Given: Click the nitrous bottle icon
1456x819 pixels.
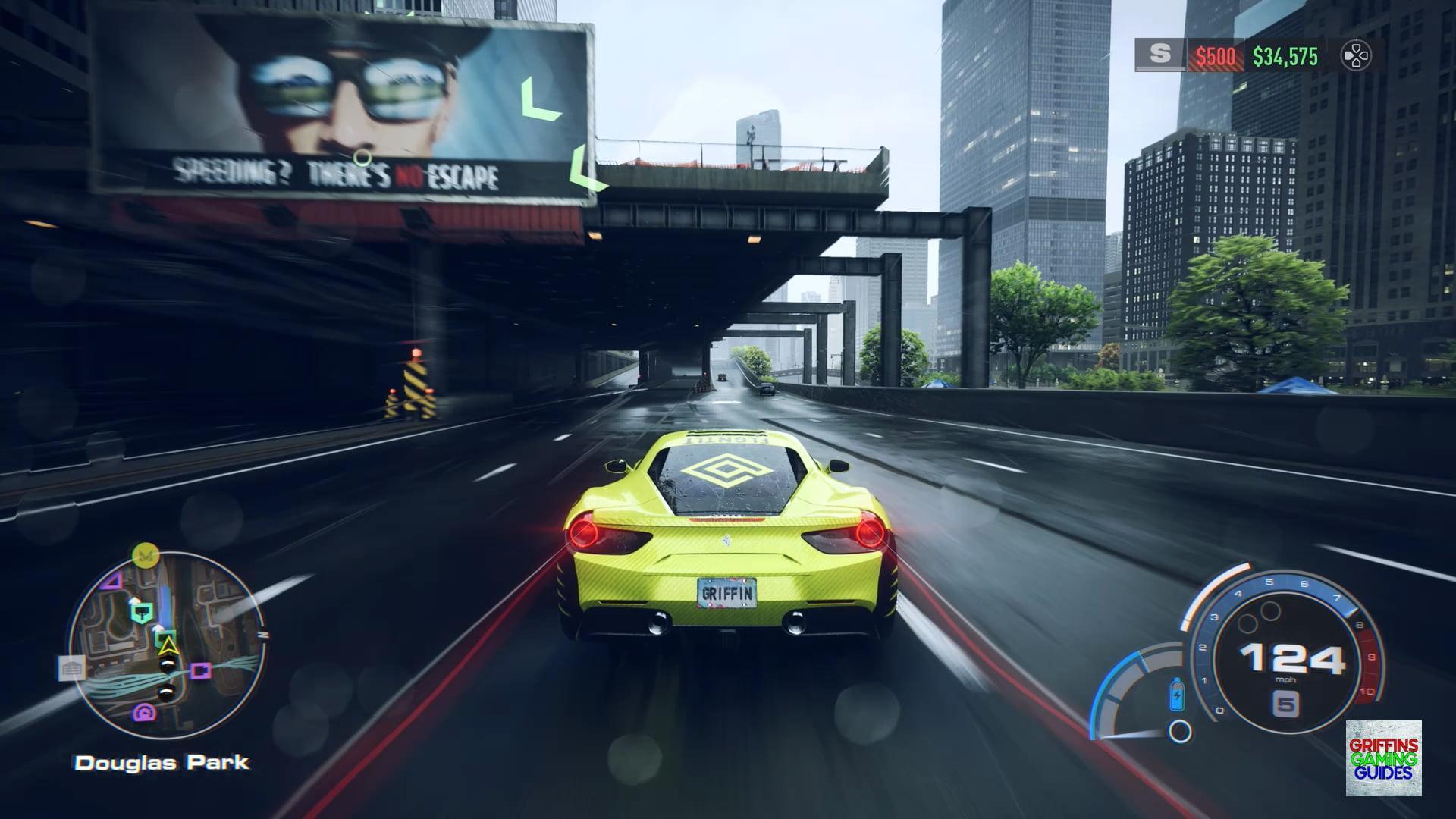Looking at the screenshot, I should [x=1177, y=695].
